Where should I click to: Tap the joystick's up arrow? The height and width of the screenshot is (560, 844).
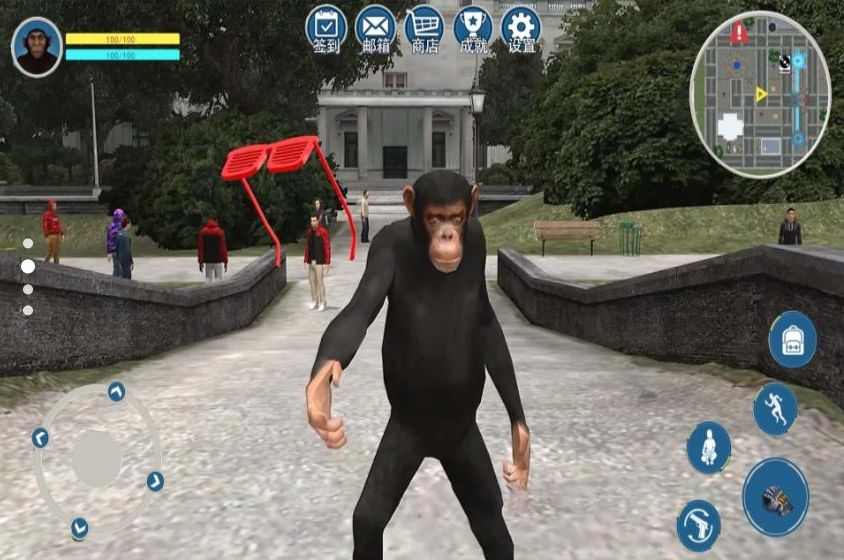pos(116,391)
